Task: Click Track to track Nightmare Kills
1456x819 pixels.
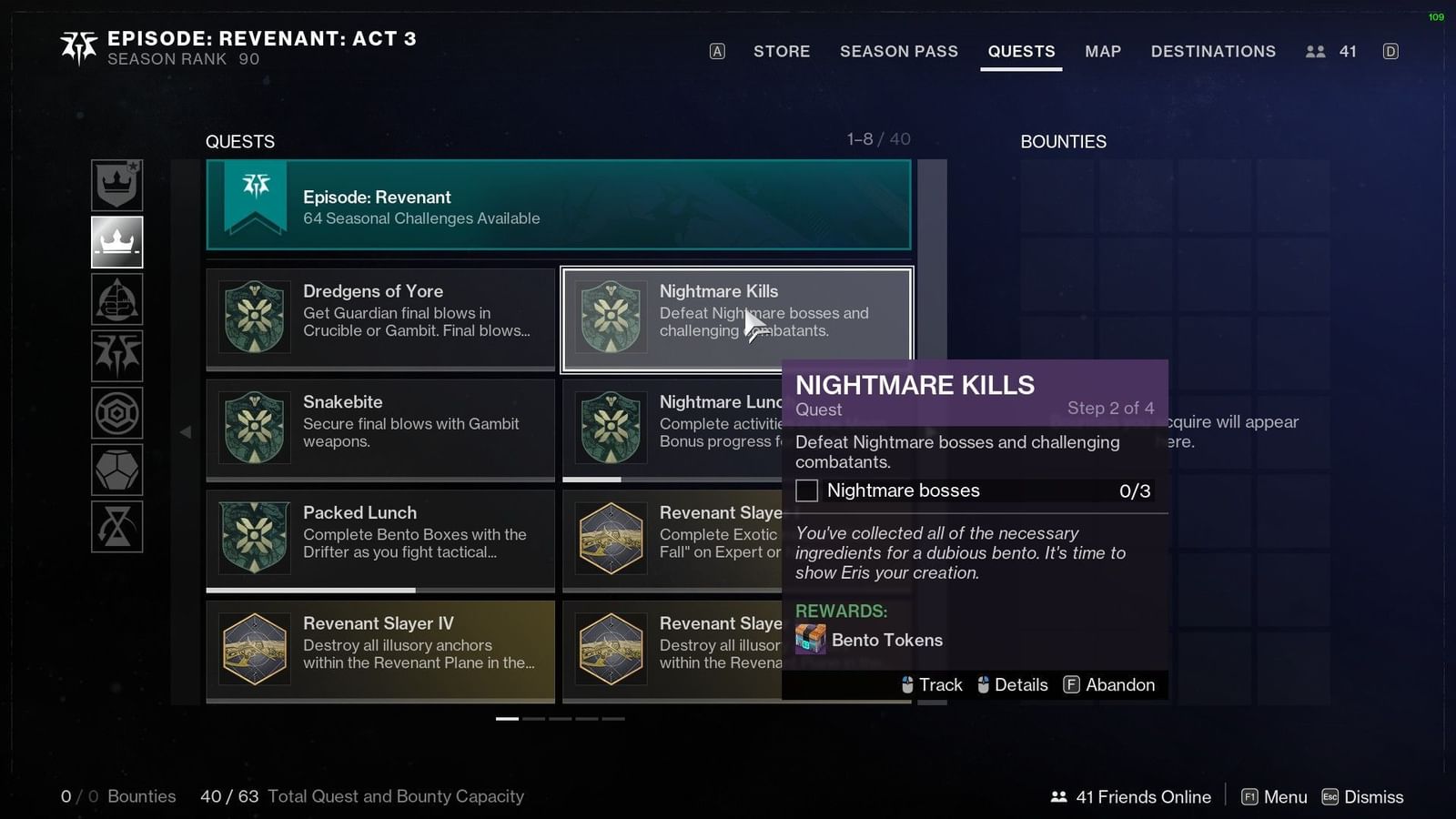Action: point(942,684)
